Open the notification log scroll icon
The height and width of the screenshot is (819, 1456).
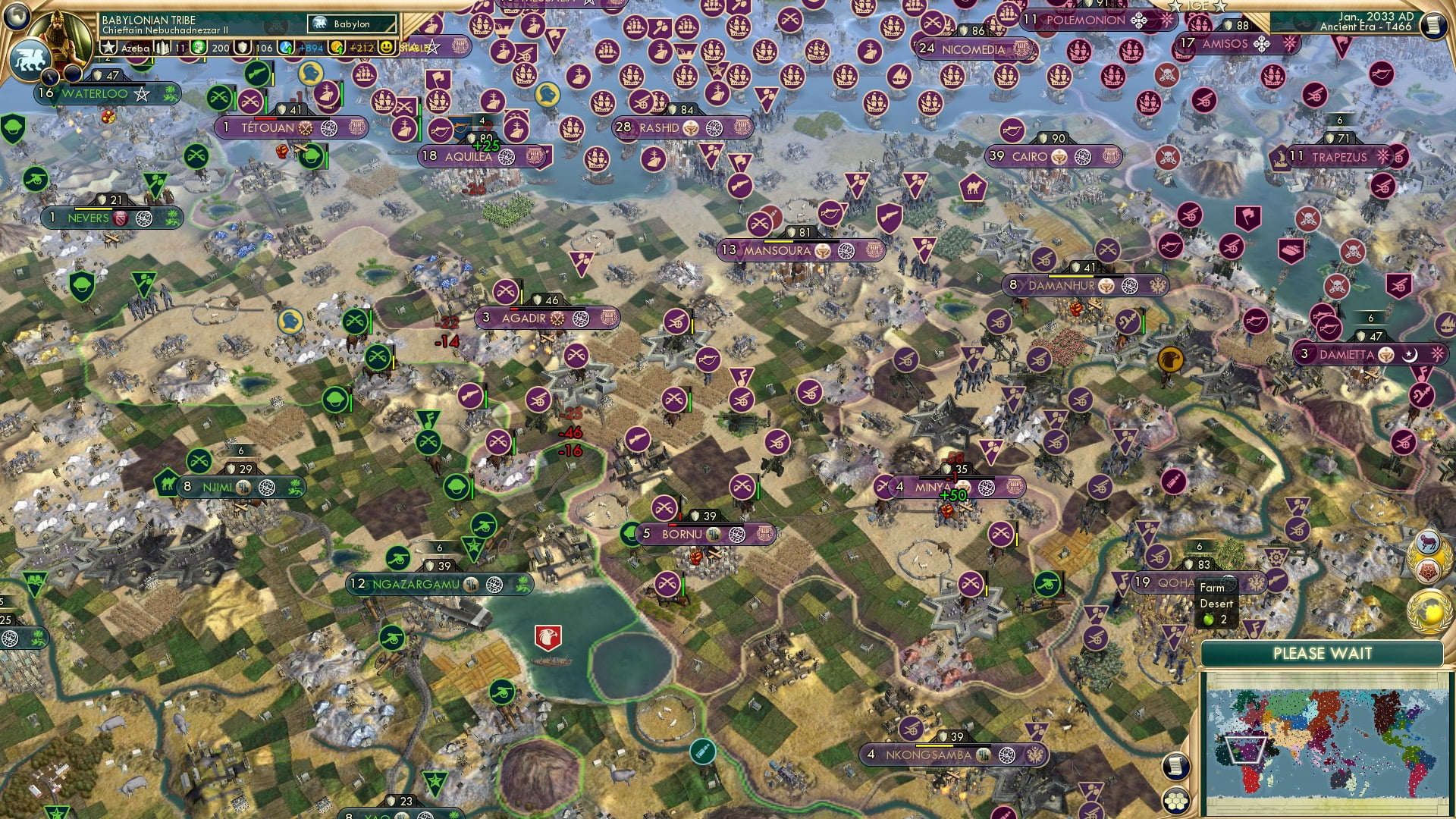pyautogui.click(x=1175, y=767)
